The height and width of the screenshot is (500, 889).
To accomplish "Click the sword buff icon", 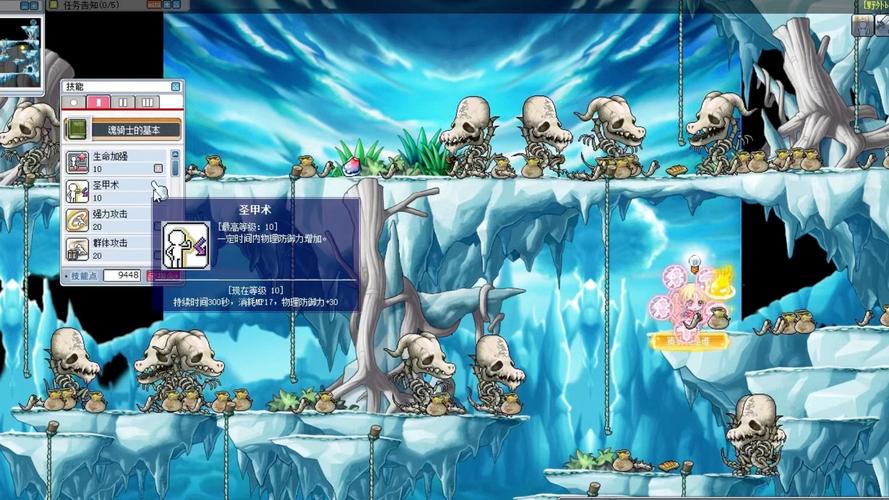I will pyautogui.click(x=881, y=27).
